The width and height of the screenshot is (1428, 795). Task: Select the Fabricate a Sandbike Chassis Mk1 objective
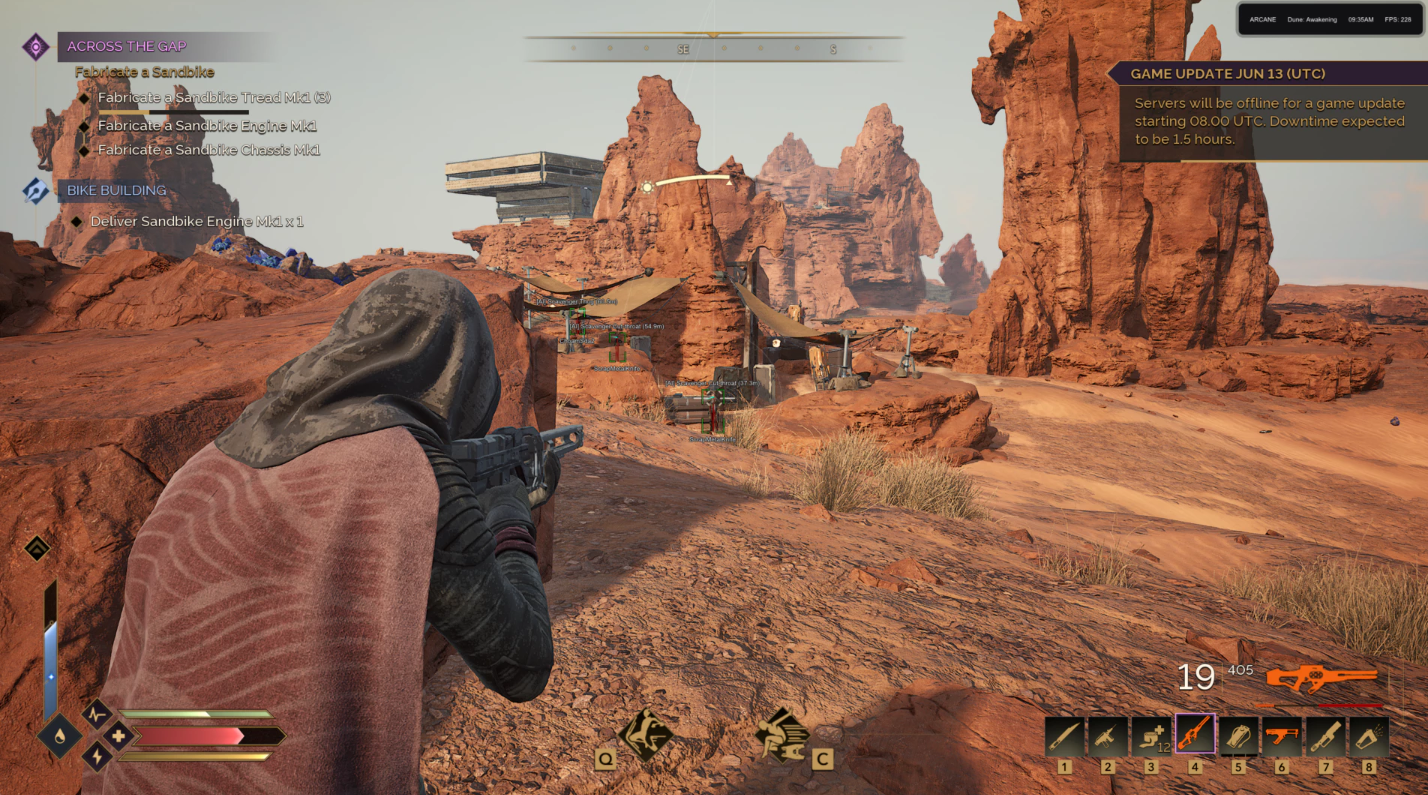pos(208,150)
